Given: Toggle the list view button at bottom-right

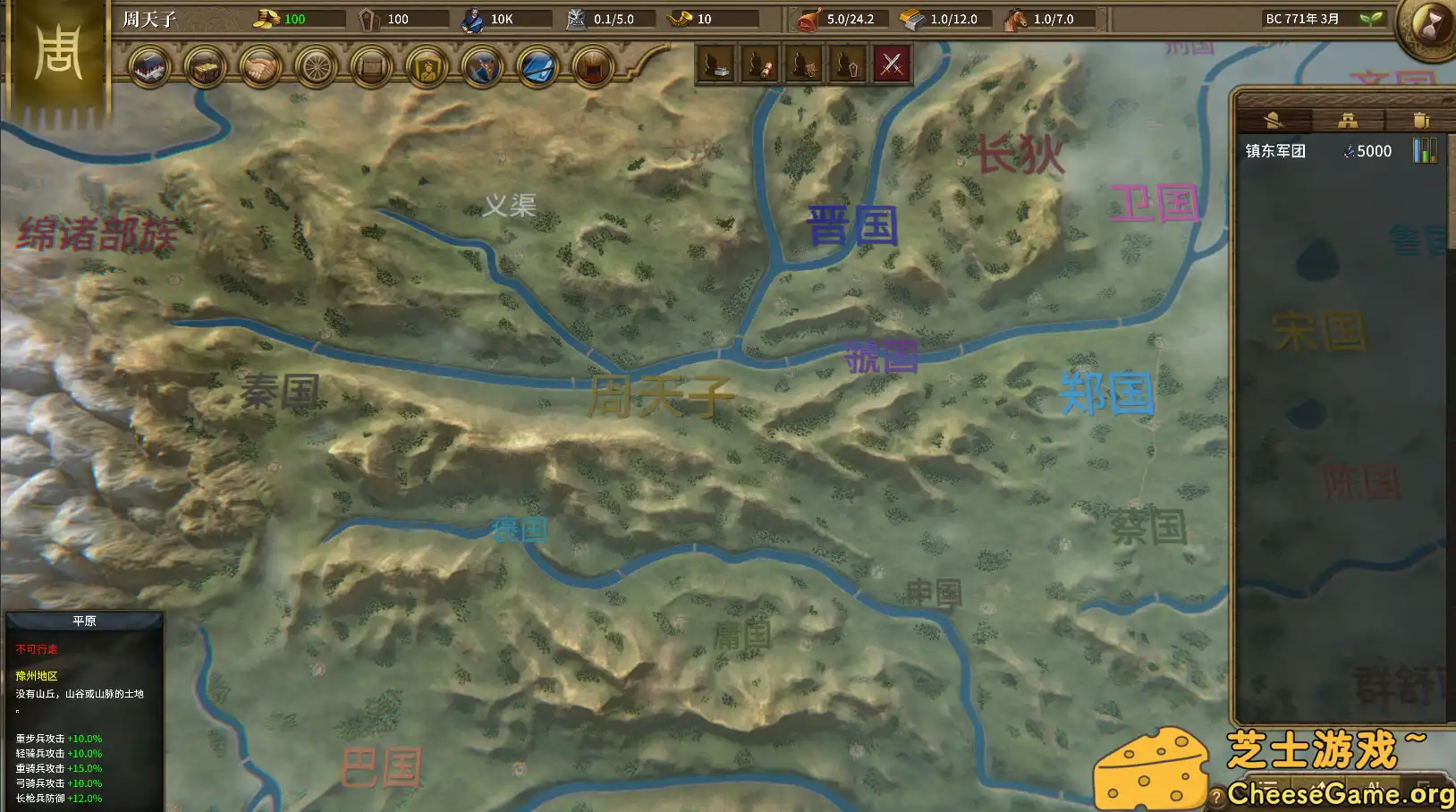Looking at the screenshot, I should point(1267,787).
